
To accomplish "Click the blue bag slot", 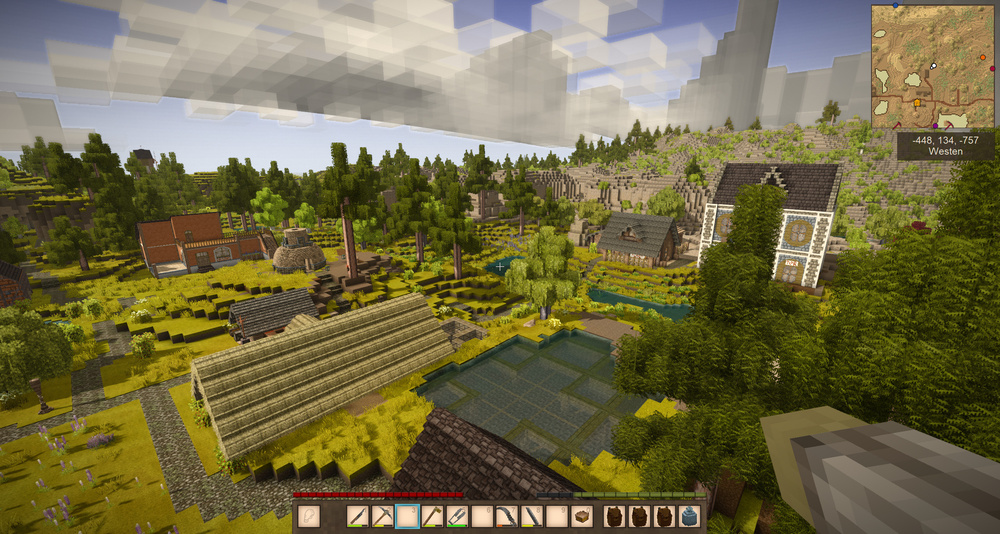I will 688,516.
